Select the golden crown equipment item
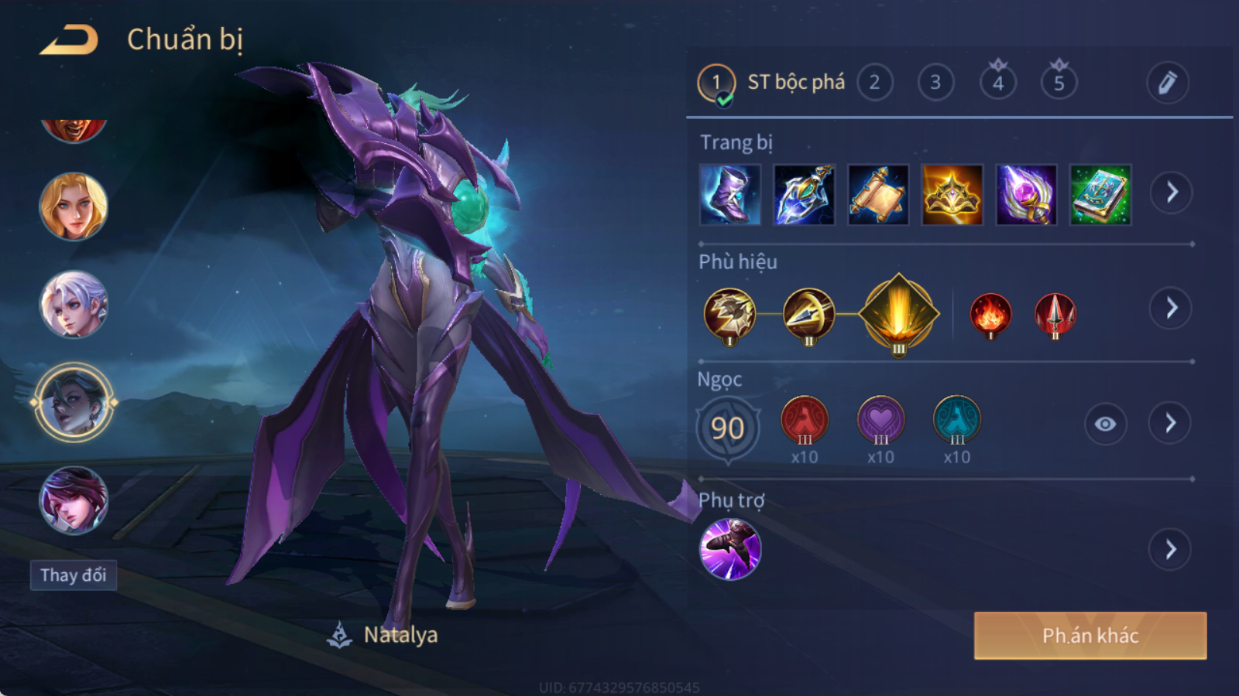 952,194
